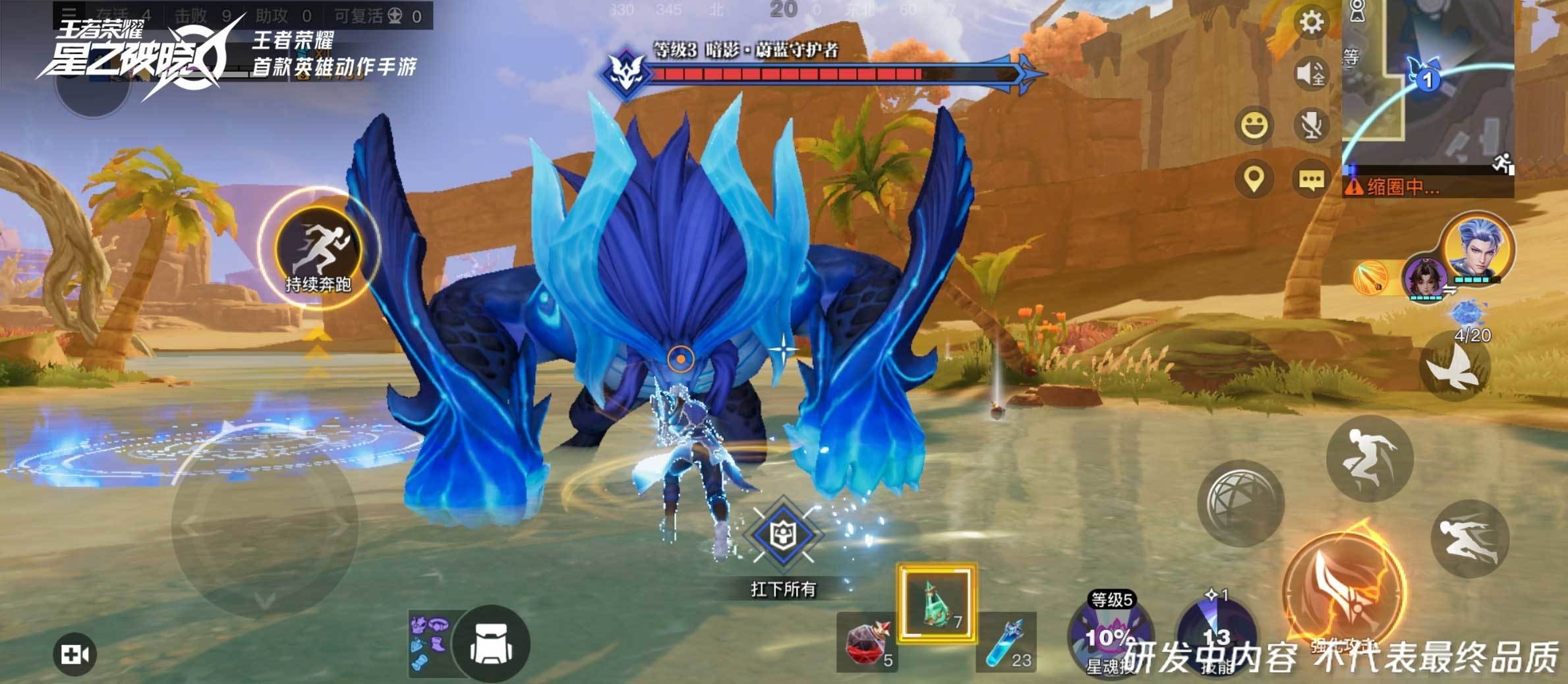Toggle the microphone mute button
The height and width of the screenshot is (684, 1568).
1311,125
